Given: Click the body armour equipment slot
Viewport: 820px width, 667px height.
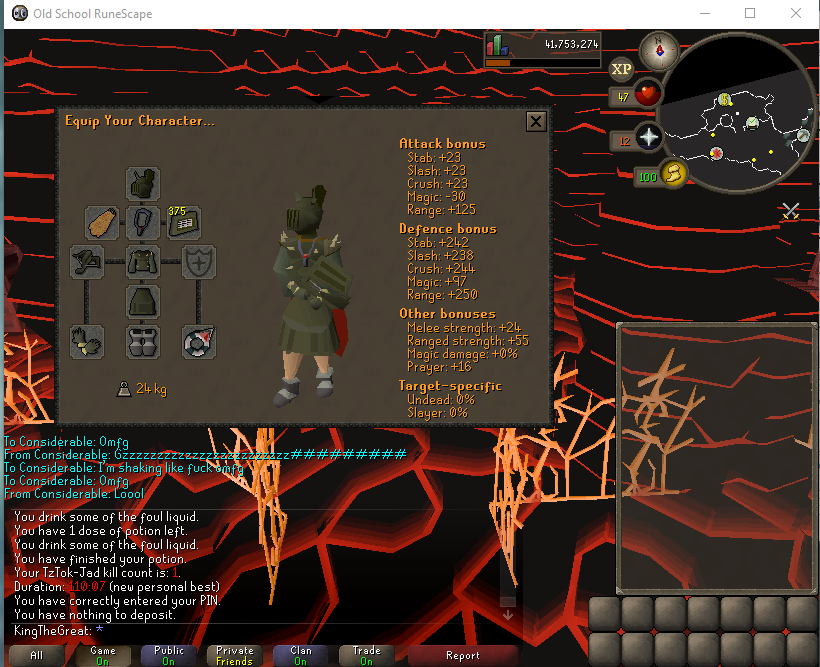Looking at the screenshot, I should tap(143, 262).
